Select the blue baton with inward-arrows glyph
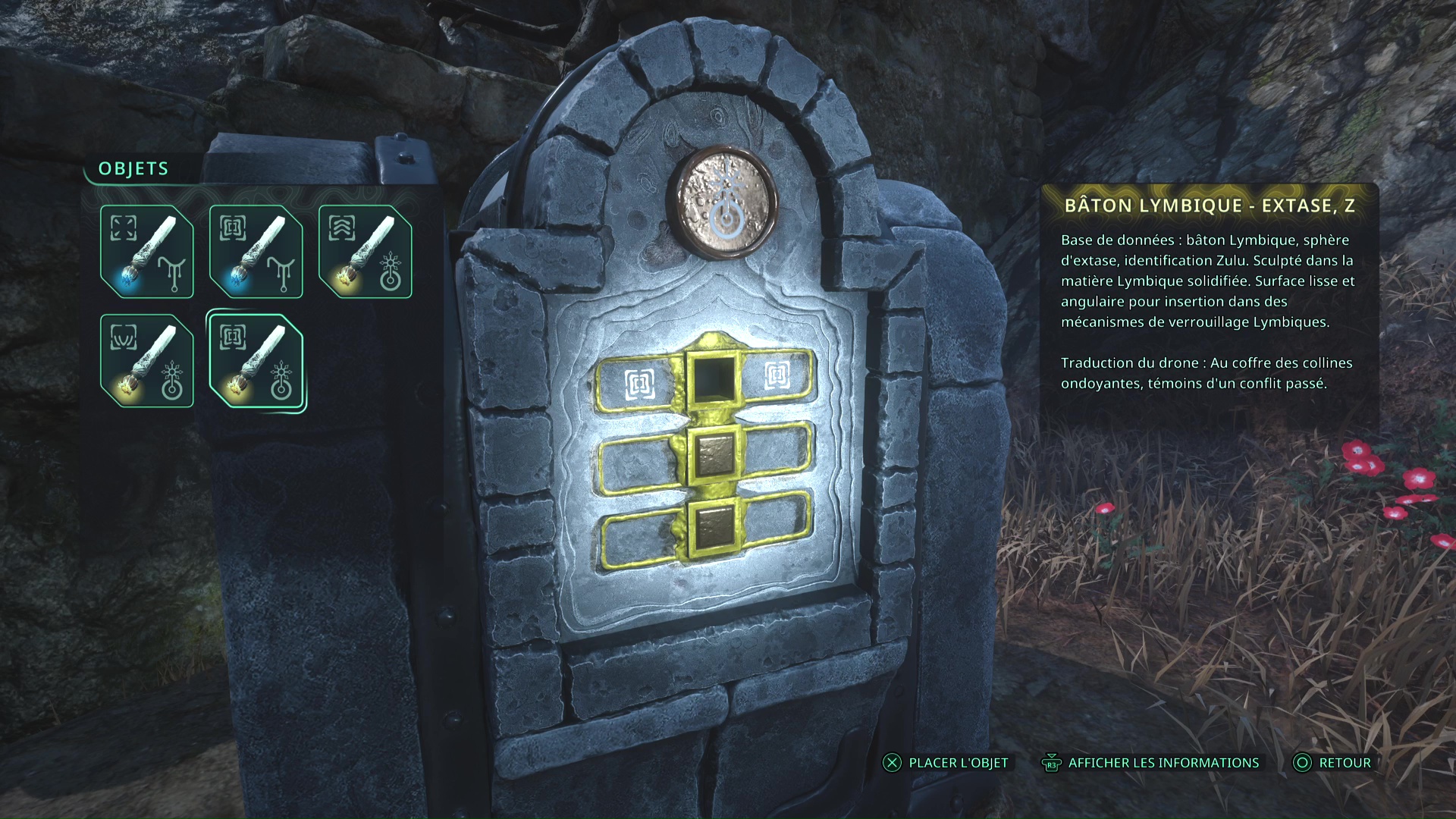The image size is (1456, 819). pyautogui.click(x=147, y=252)
